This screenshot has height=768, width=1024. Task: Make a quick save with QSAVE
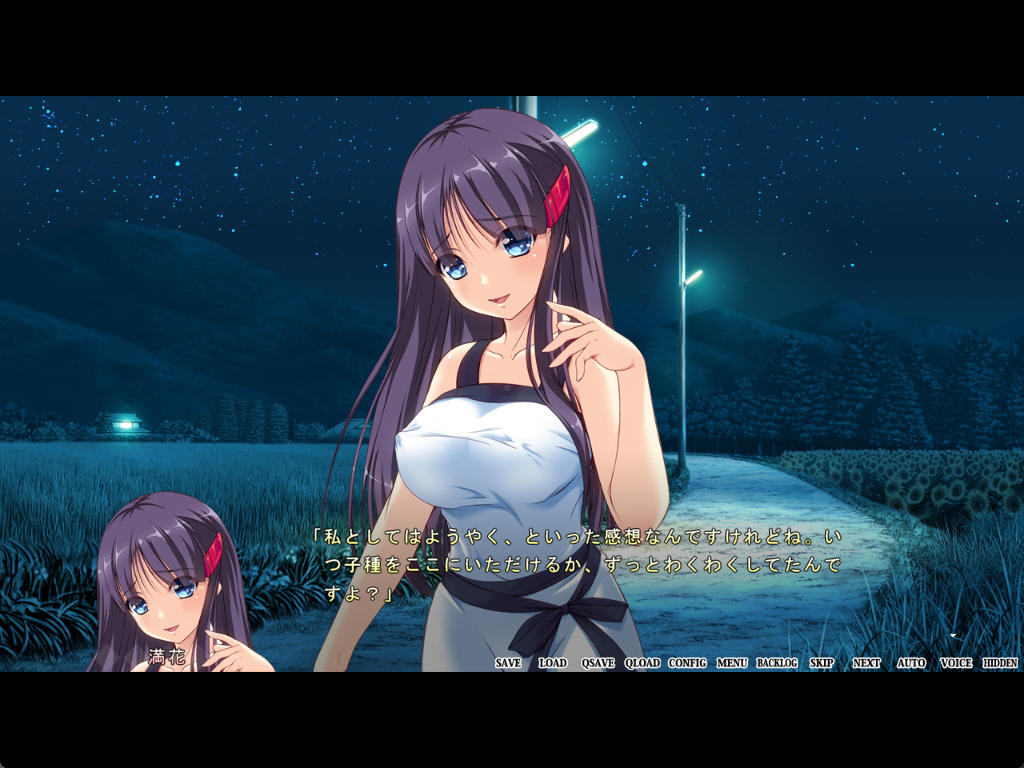pyautogui.click(x=597, y=663)
